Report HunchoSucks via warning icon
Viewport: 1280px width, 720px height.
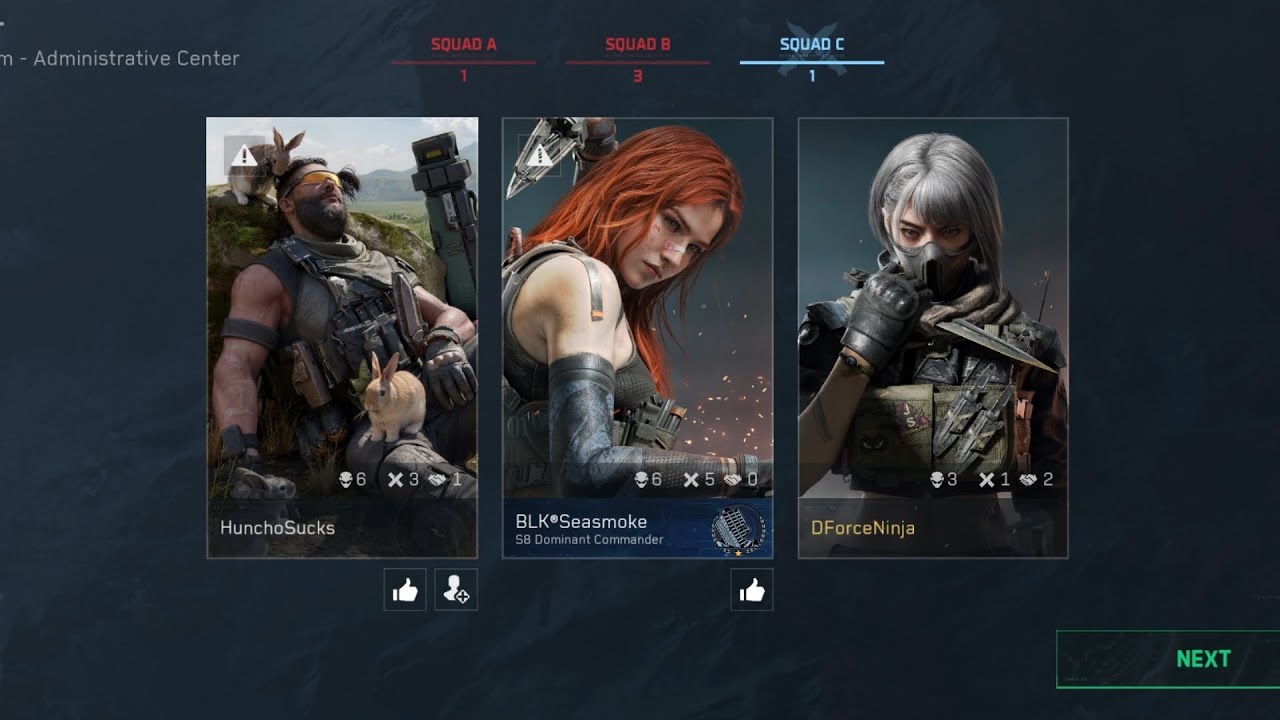coord(244,155)
